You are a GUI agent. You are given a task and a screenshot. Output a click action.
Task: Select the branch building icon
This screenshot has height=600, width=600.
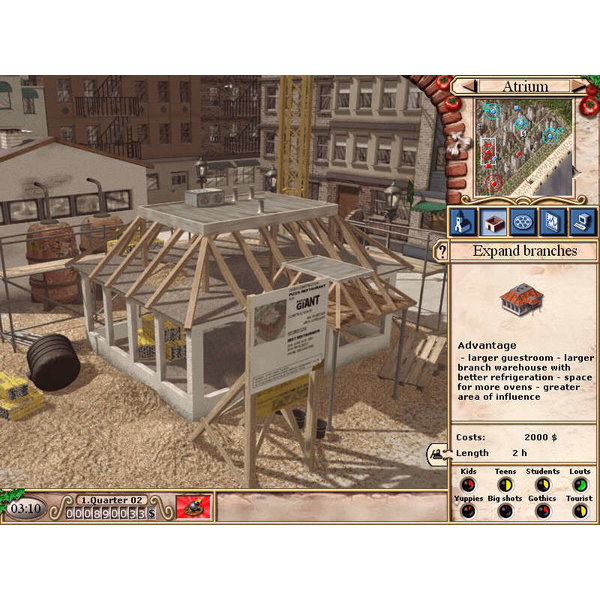tap(493, 221)
